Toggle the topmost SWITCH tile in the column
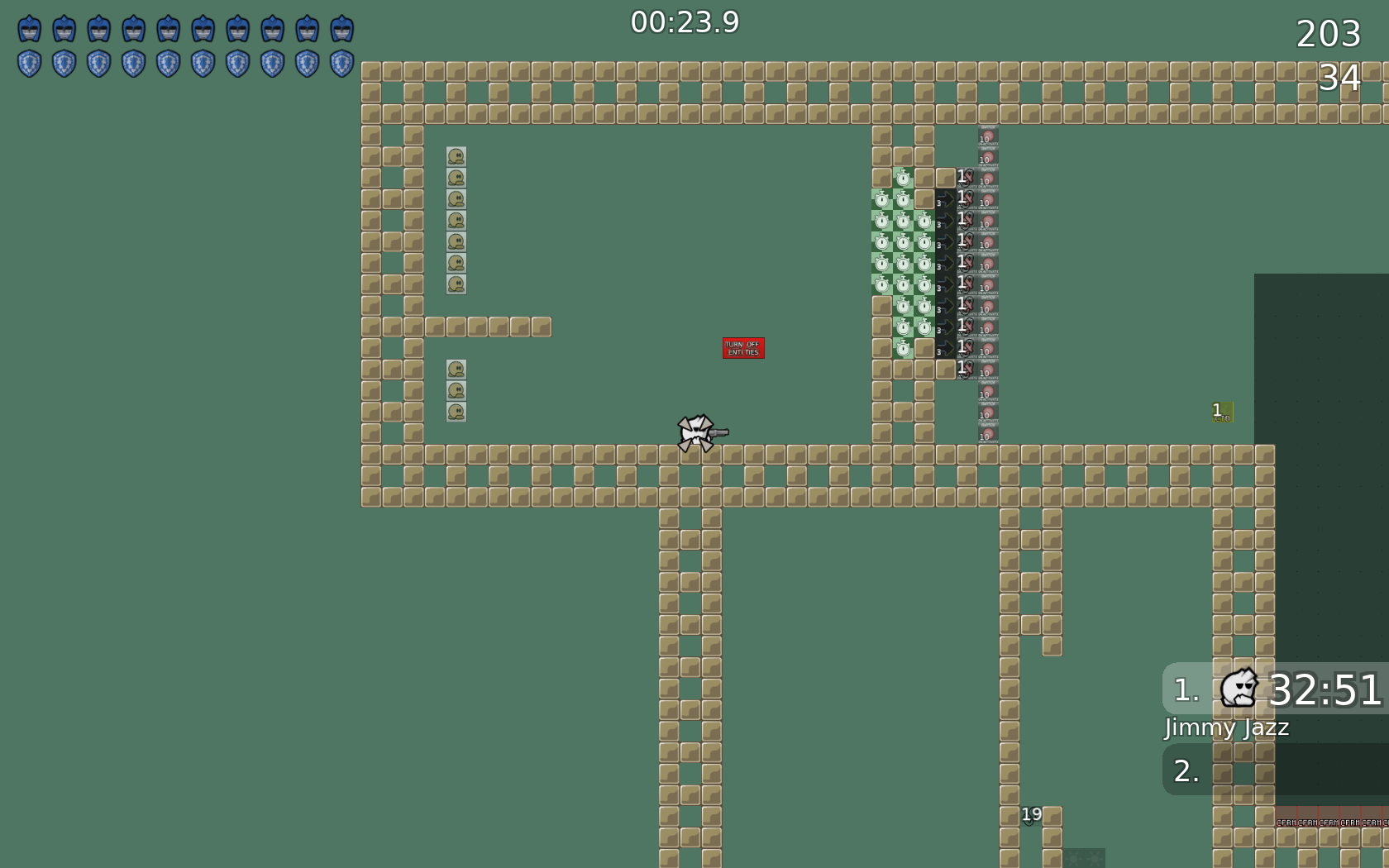Viewport: 1389px width, 868px height. point(986,135)
